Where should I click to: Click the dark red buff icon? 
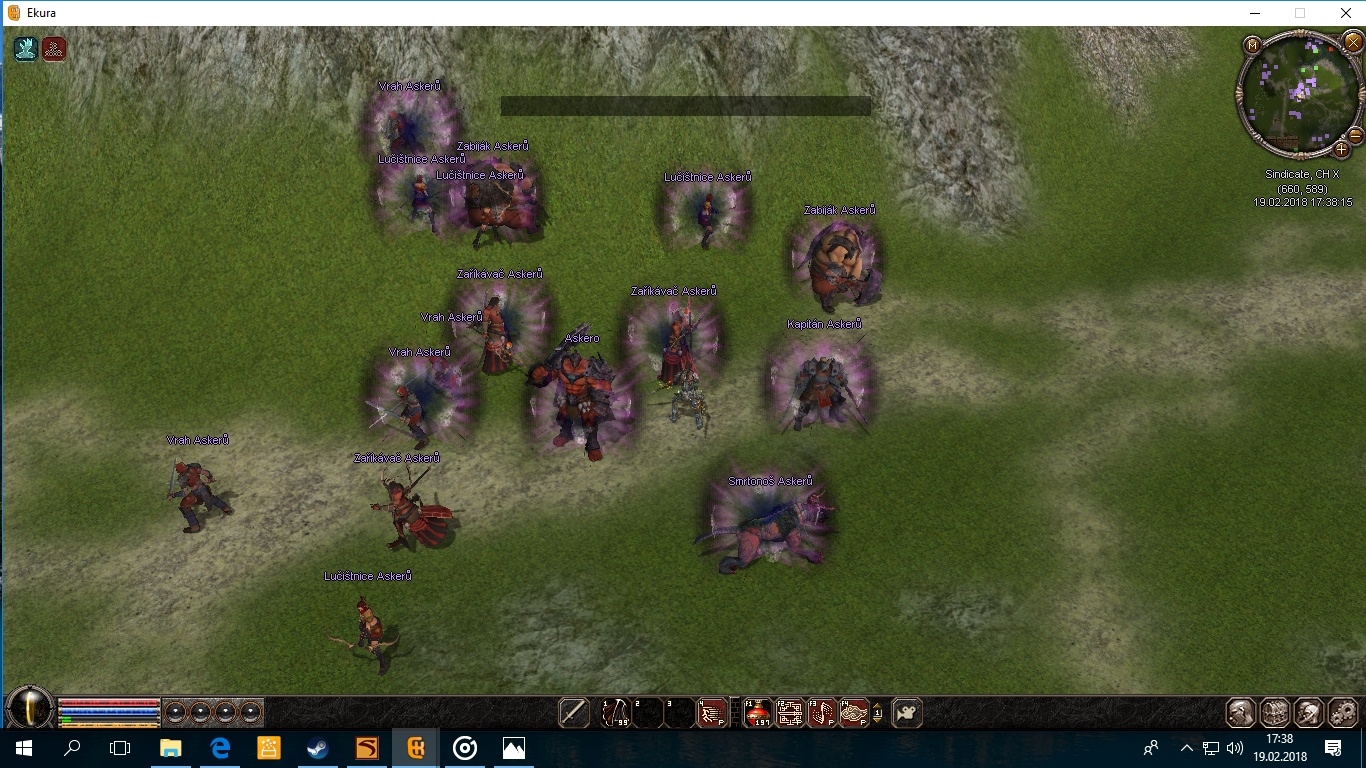[x=54, y=49]
